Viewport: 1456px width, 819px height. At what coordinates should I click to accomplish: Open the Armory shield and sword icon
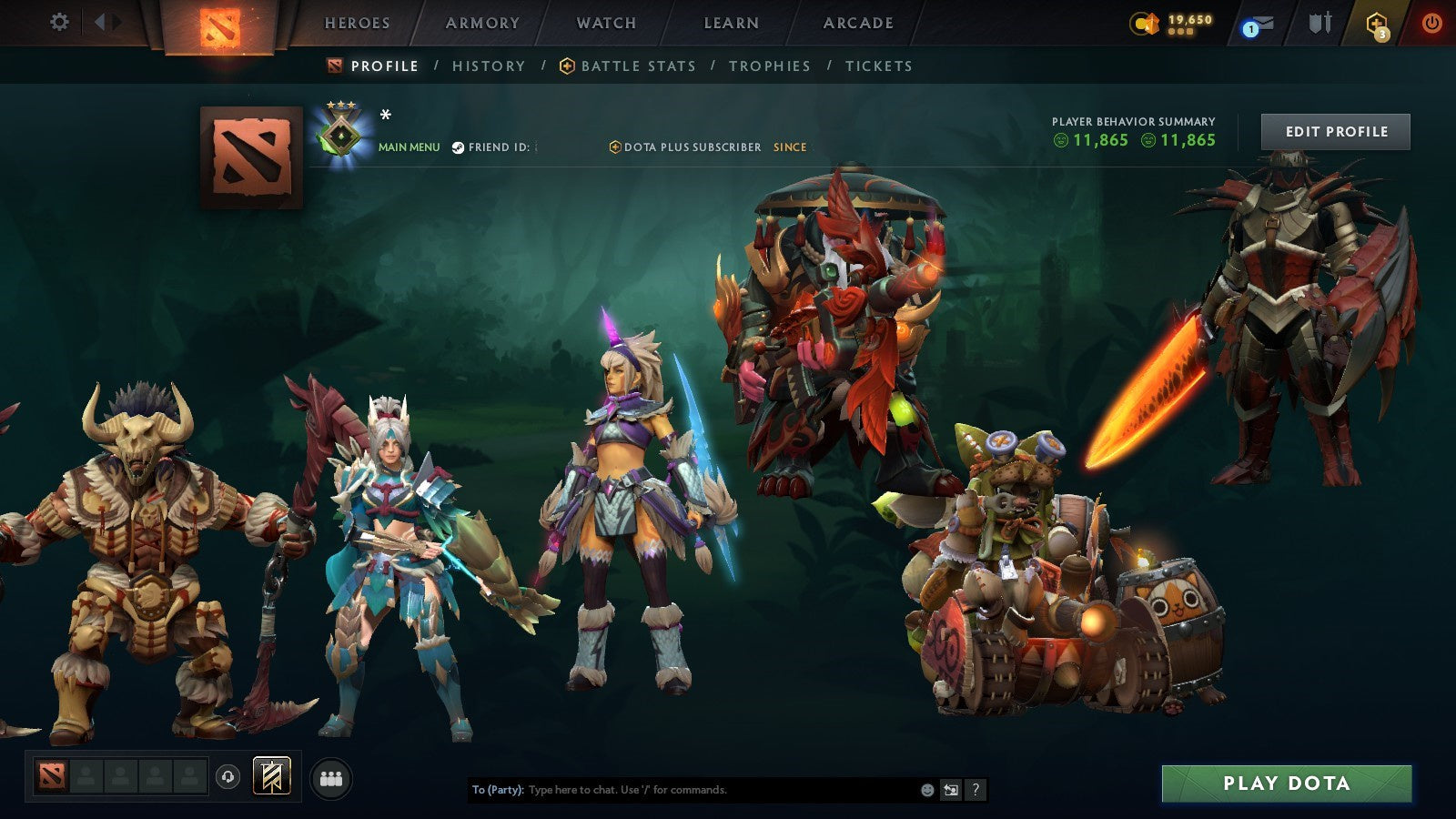[1319, 23]
